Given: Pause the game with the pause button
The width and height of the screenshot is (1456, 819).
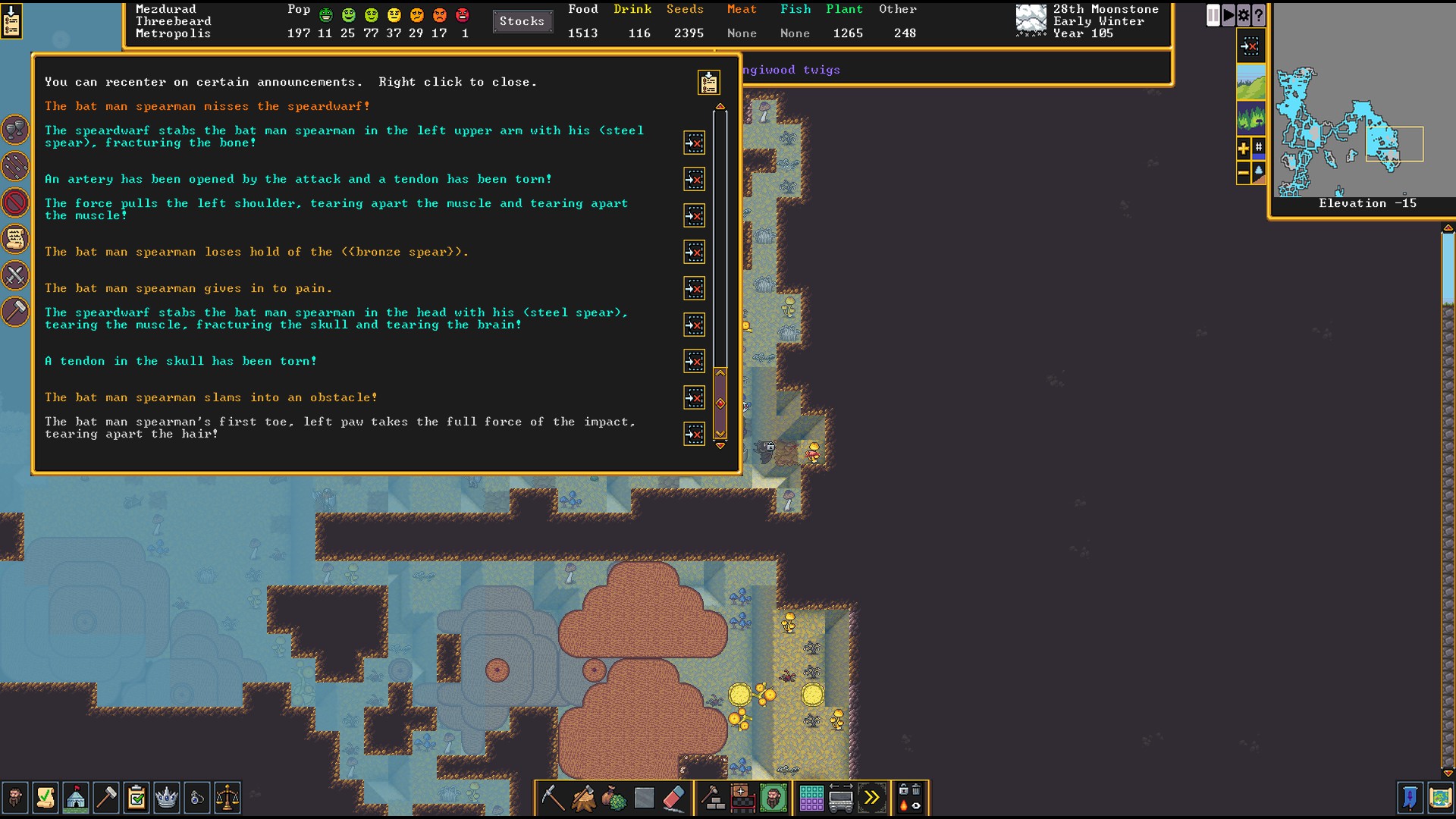Looking at the screenshot, I should pyautogui.click(x=1213, y=15).
